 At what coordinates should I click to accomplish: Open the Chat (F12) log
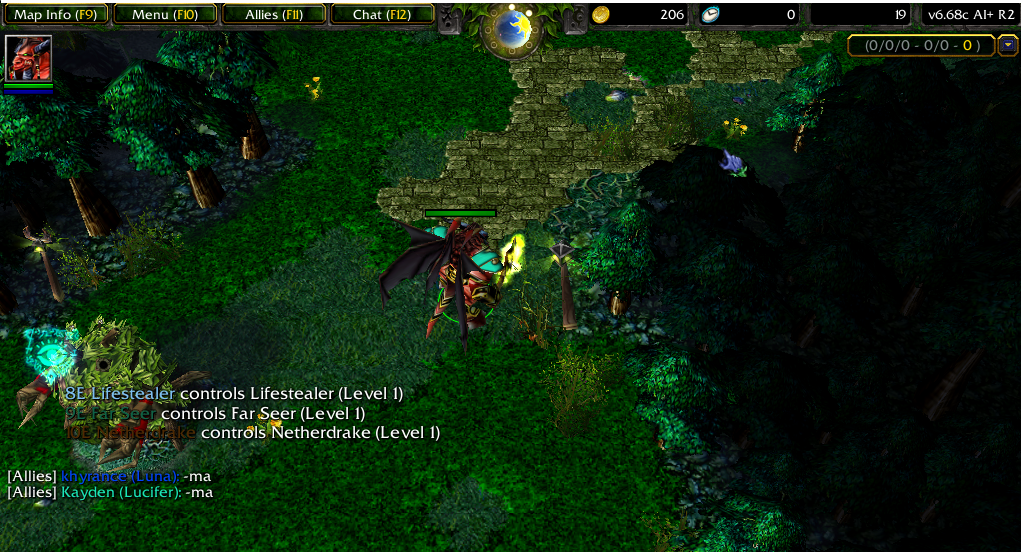coord(381,15)
